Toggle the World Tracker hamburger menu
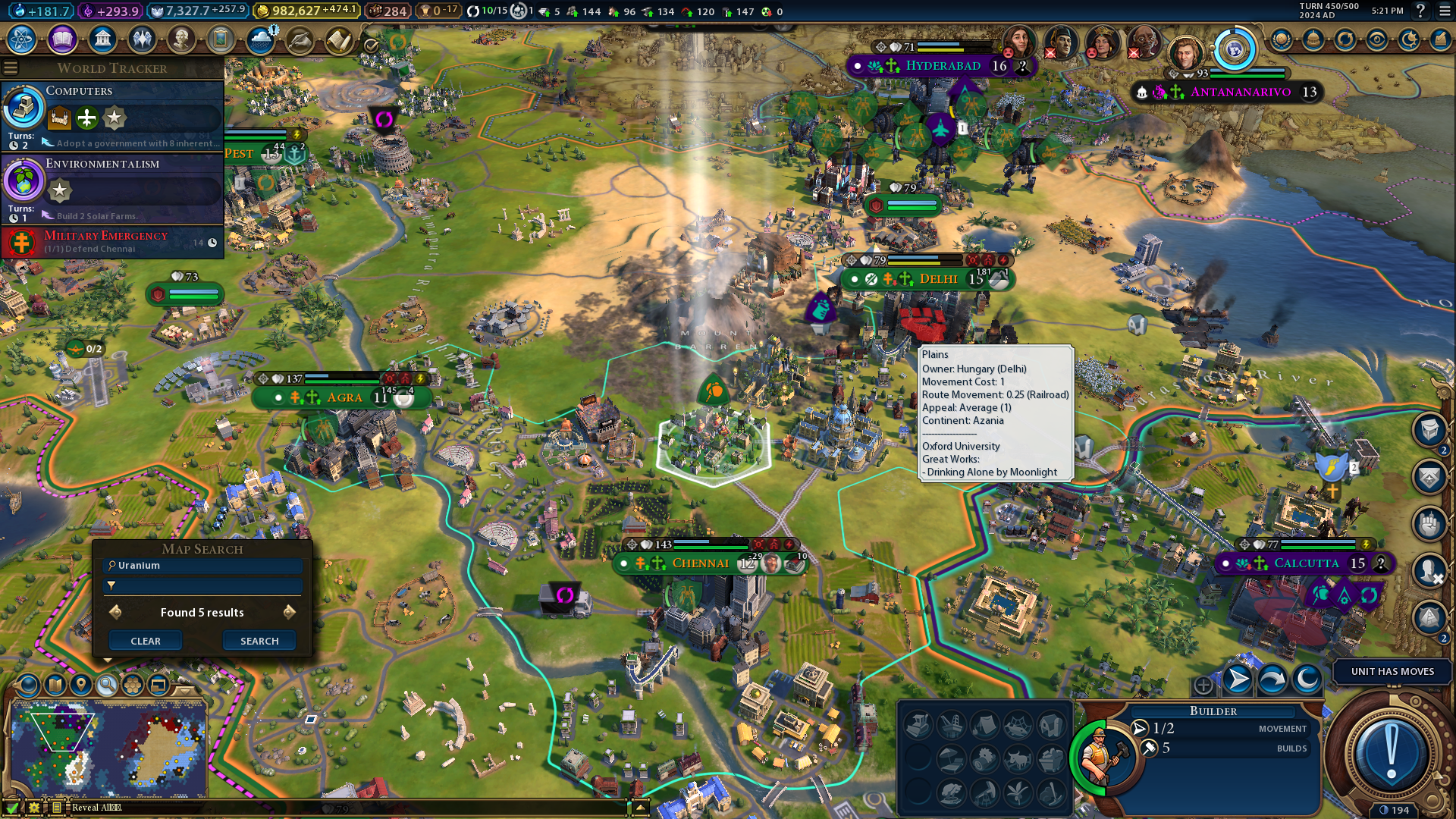 11,68
